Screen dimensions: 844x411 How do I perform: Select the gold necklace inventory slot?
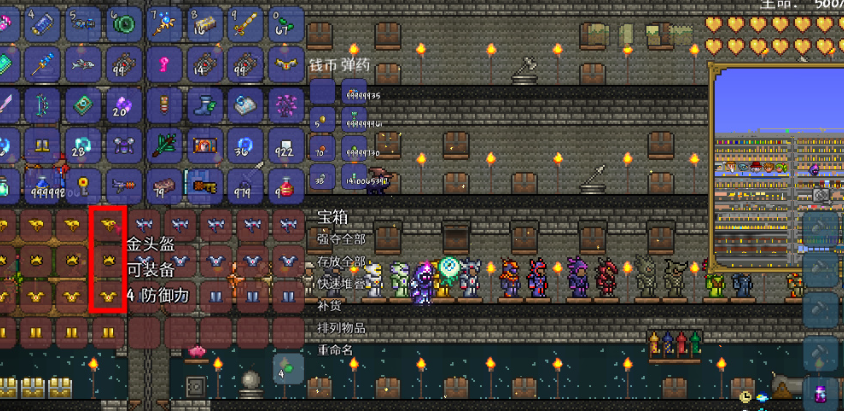tap(285, 63)
